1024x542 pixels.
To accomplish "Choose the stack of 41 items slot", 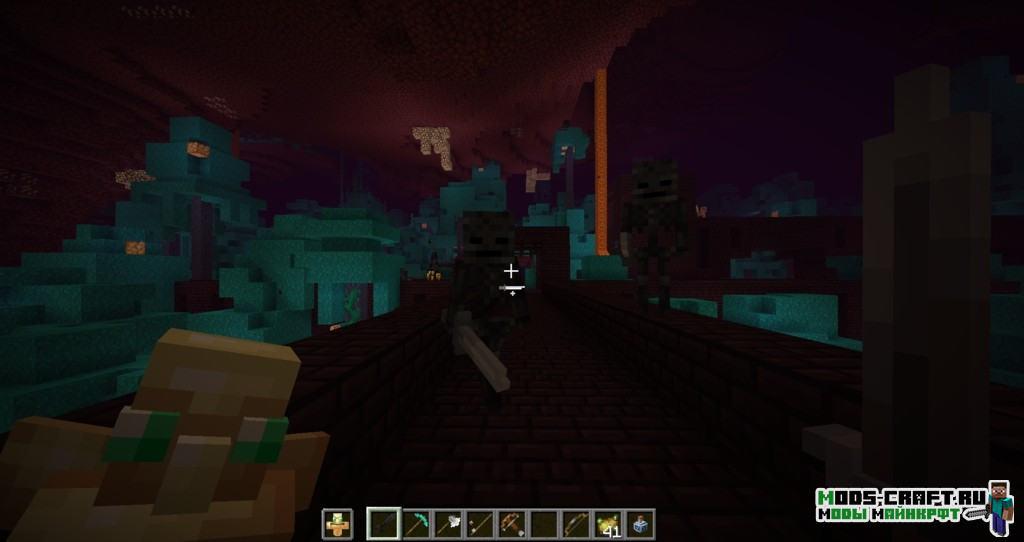I will pos(607,522).
